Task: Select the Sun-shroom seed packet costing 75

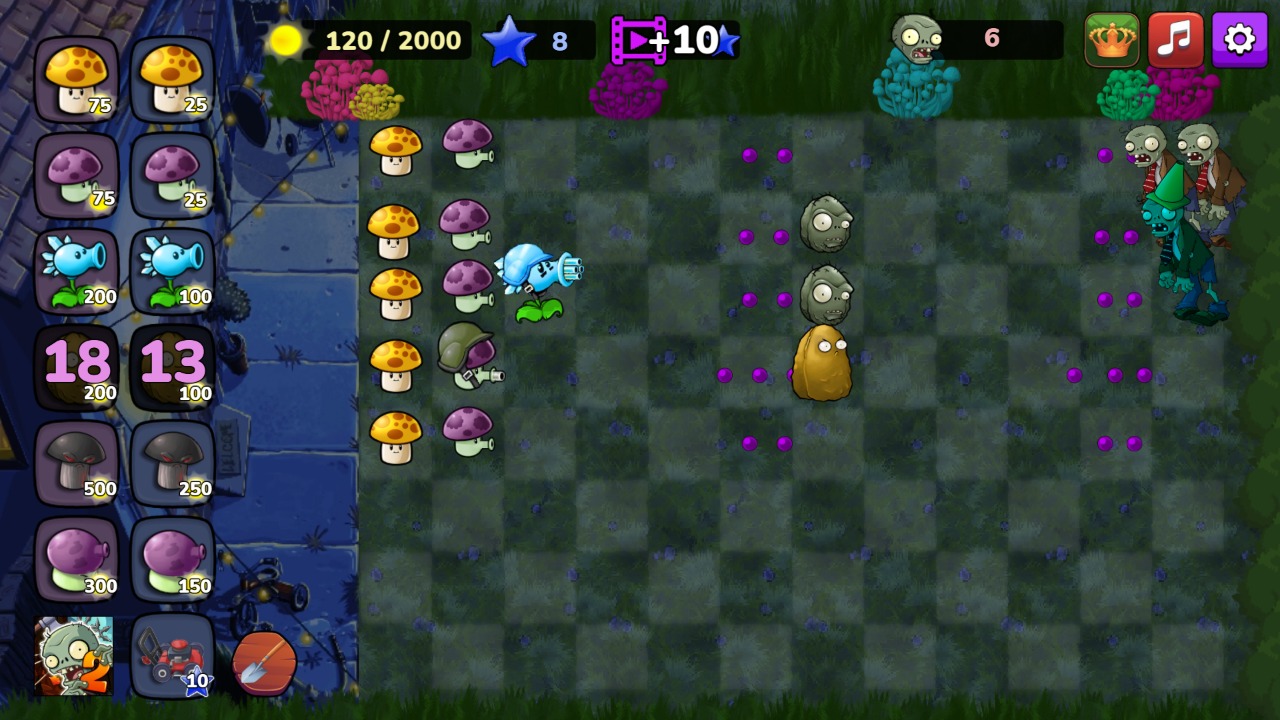Action: pos(77,80)
